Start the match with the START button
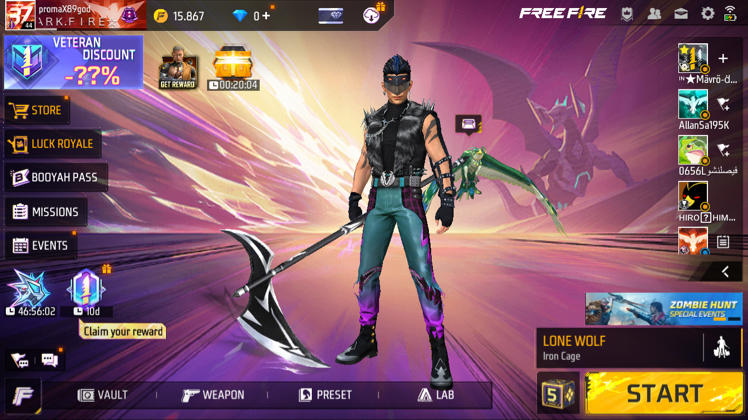This screenshot has height=420, width=748. point(664,393)
